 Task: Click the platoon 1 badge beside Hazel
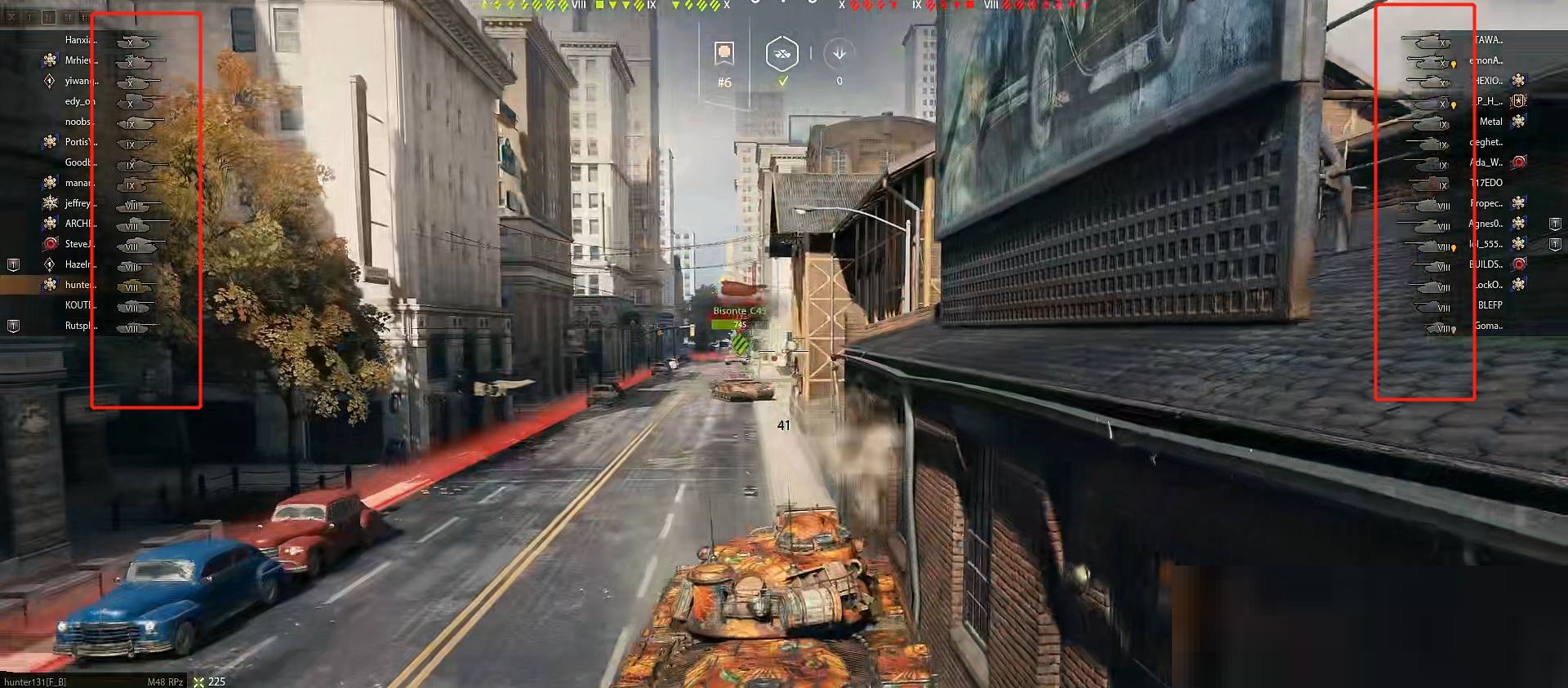click(13, 265)
